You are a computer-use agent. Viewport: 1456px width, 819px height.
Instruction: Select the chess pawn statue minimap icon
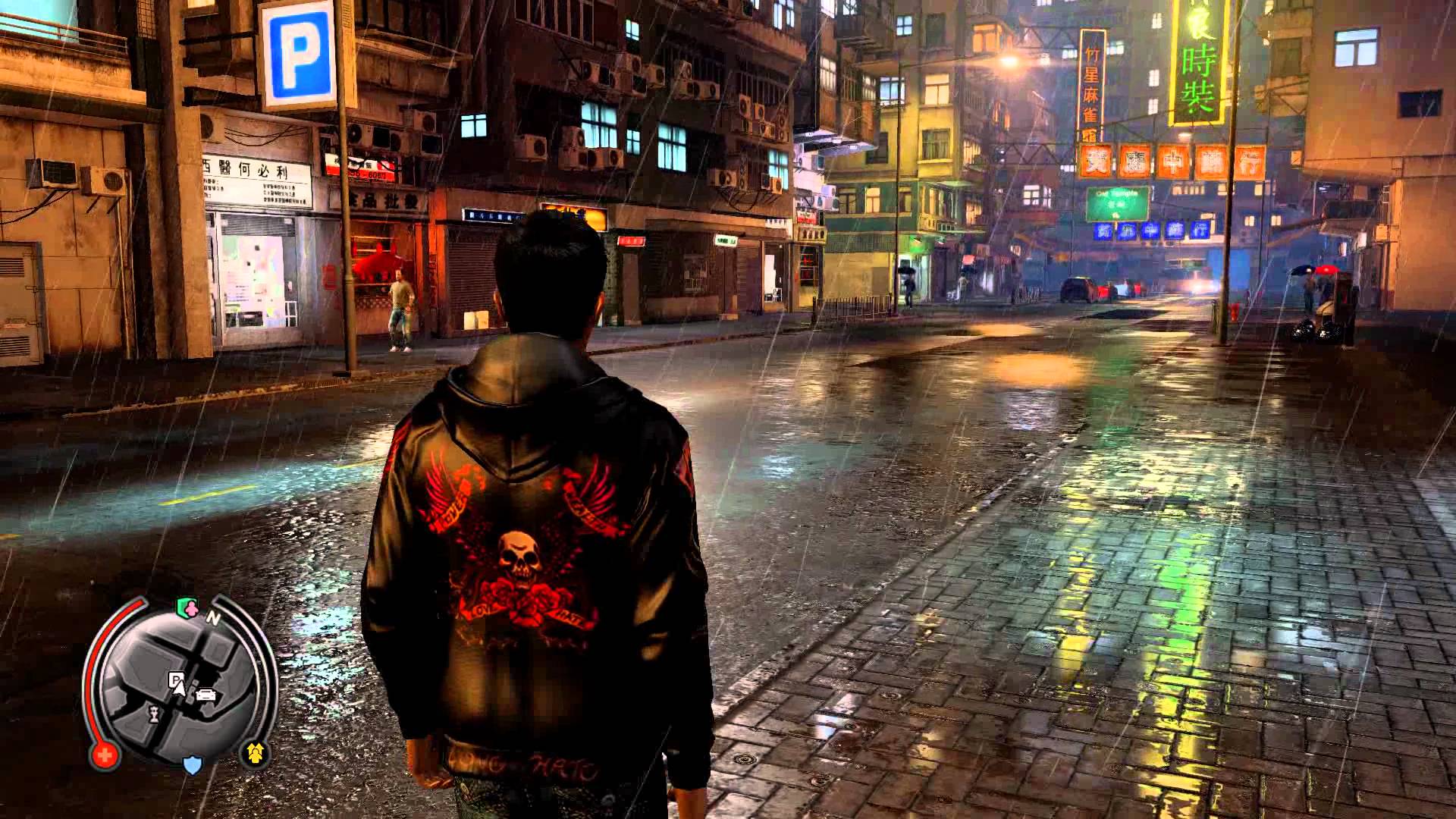click(x=153, y=712)
